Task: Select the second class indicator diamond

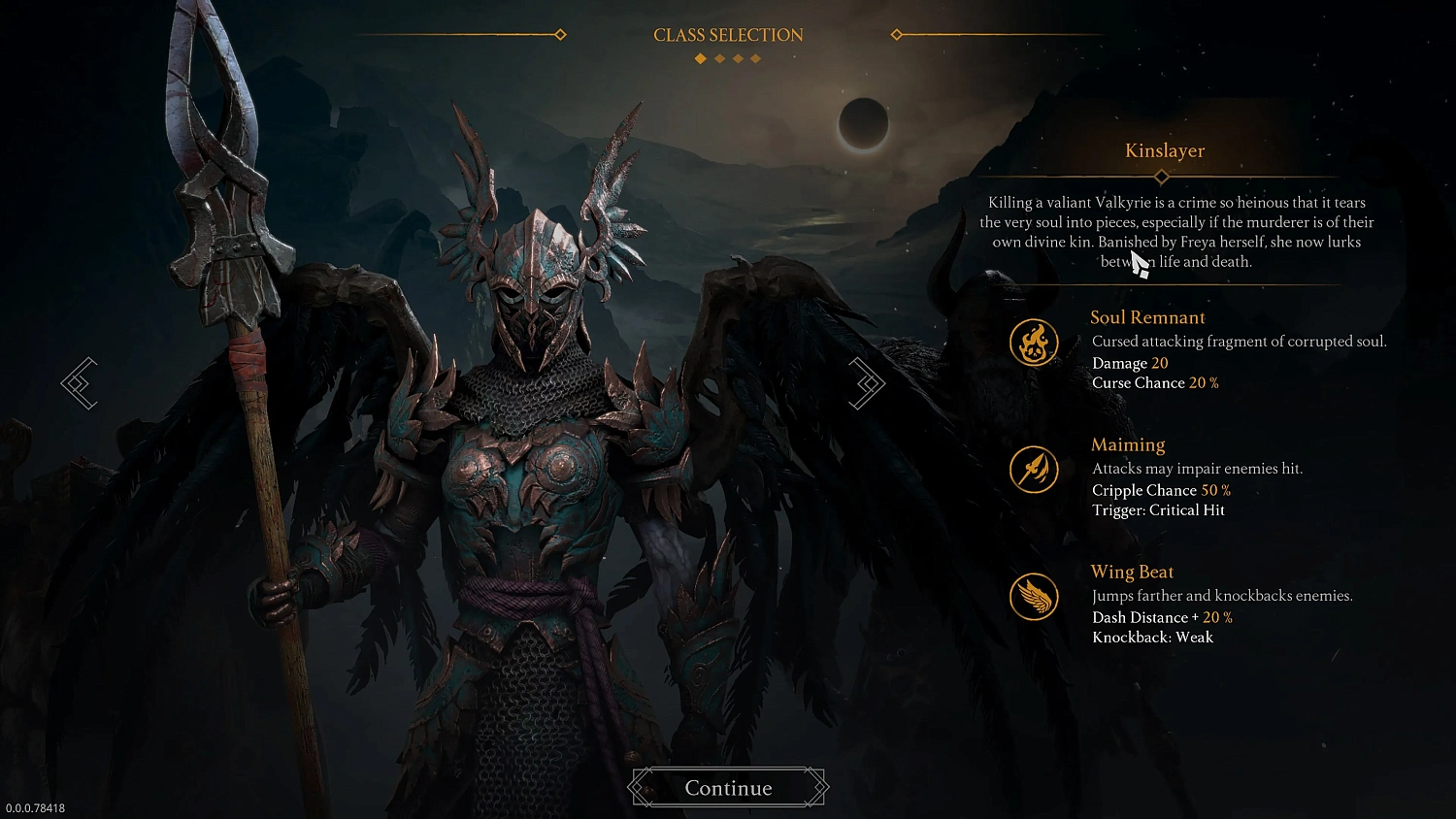Action: (x=719, y=58)
